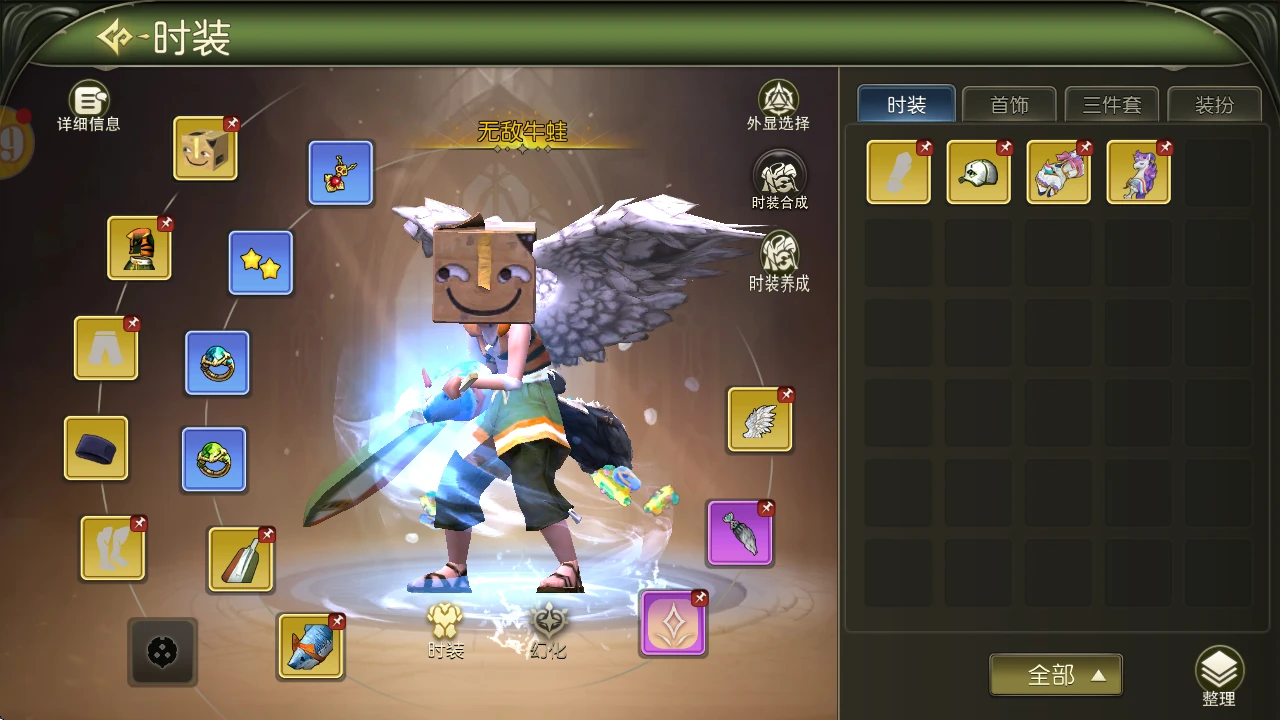Open the 全部 filter dropdown
The width and height of the screenshot is (1280, 720).
coord(1055,675)
